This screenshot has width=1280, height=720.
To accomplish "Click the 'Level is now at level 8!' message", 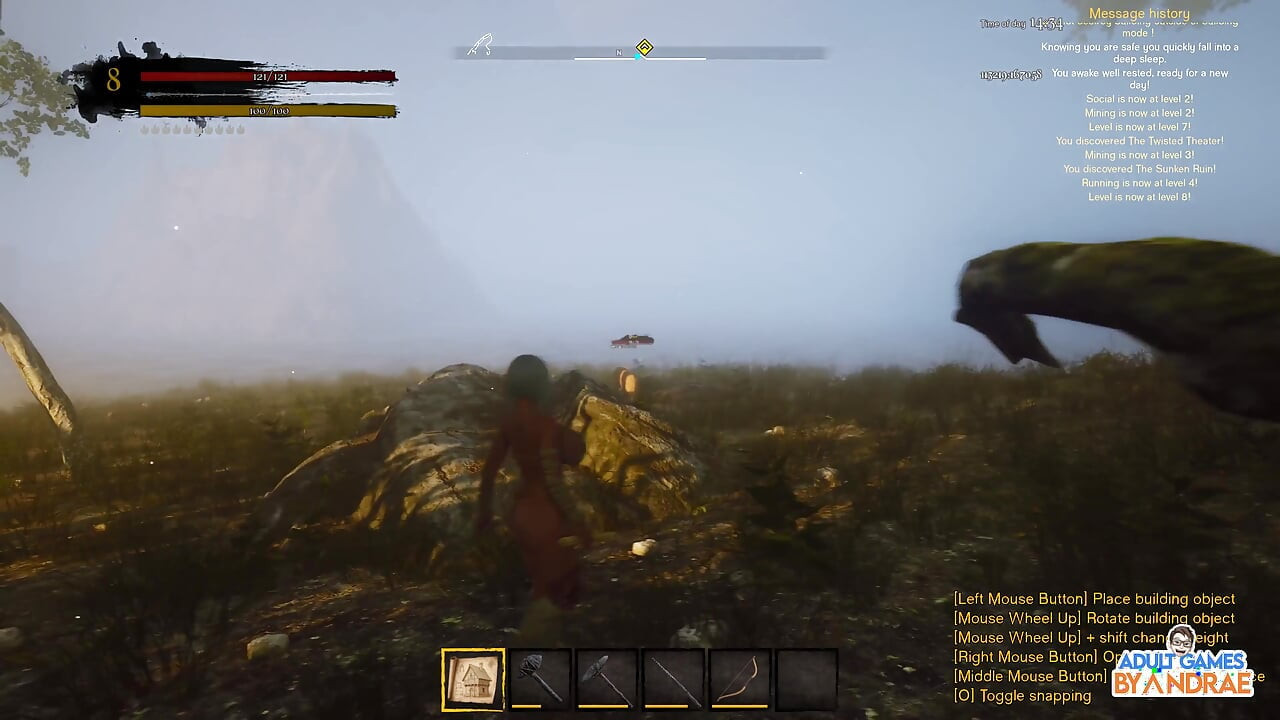I will (x=1140, y=197).
